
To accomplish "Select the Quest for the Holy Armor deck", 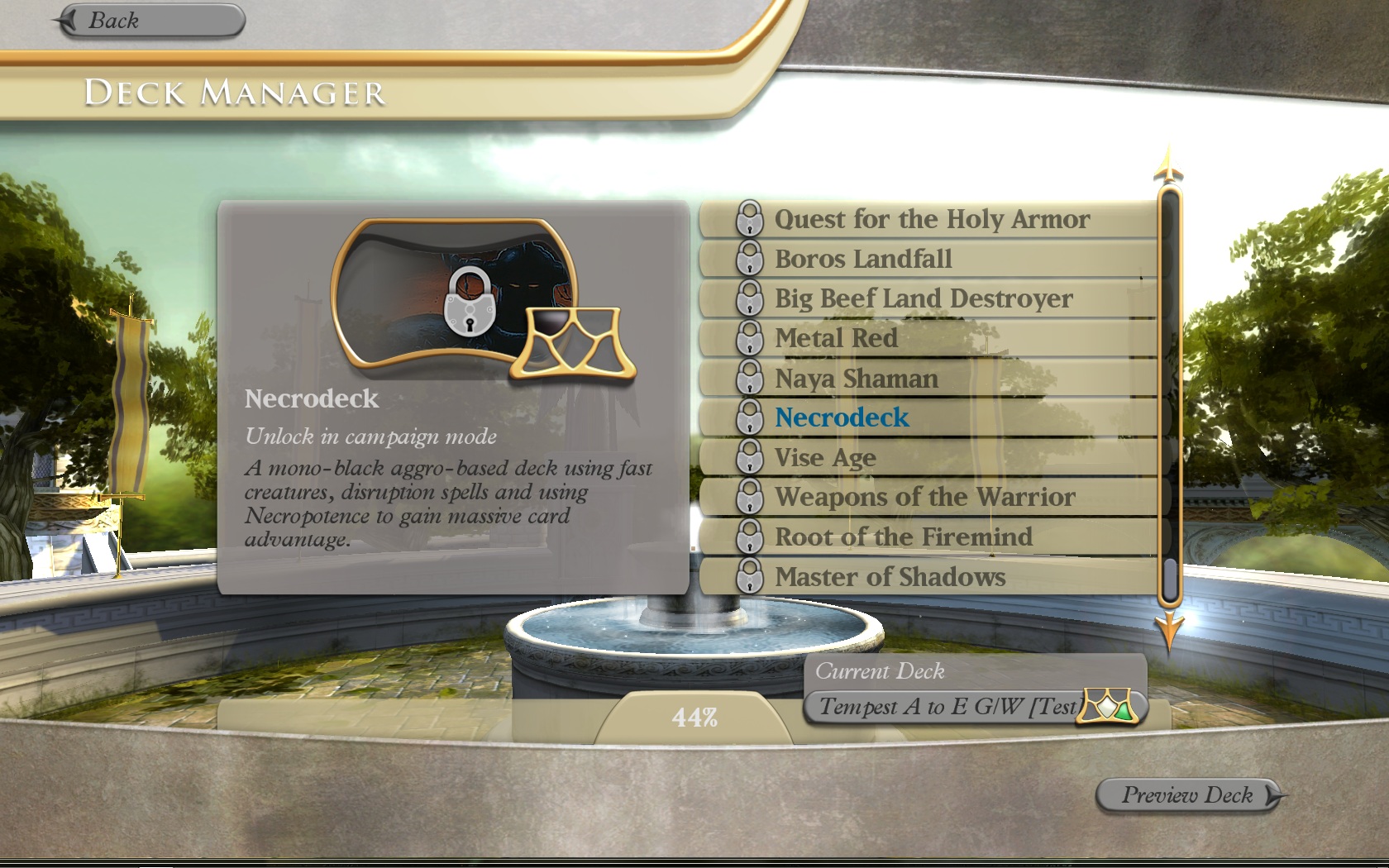I will coord(931,219).
